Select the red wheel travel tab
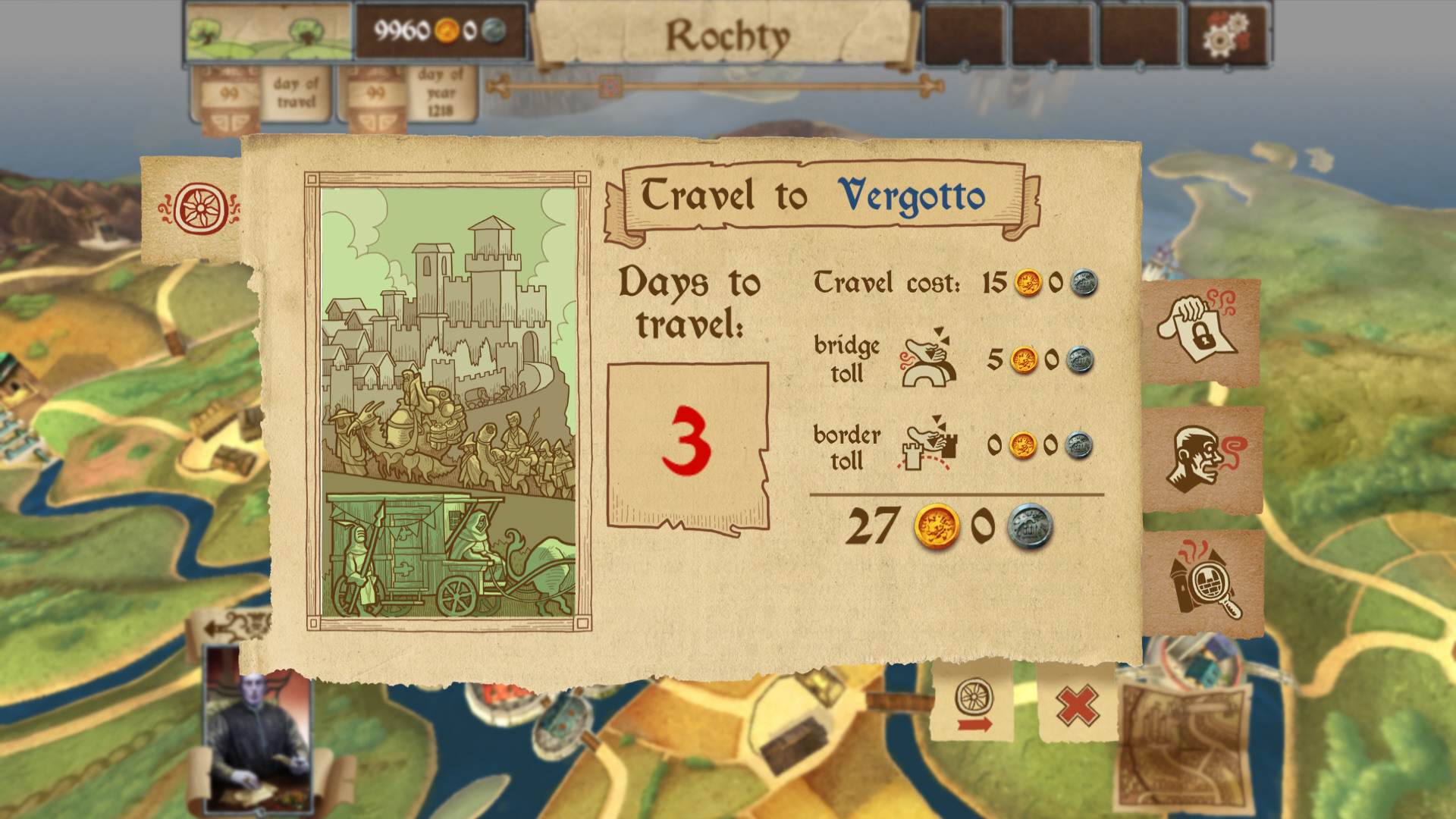Image resolution: width=1456 pixels, height=819 pixels. 199,209
